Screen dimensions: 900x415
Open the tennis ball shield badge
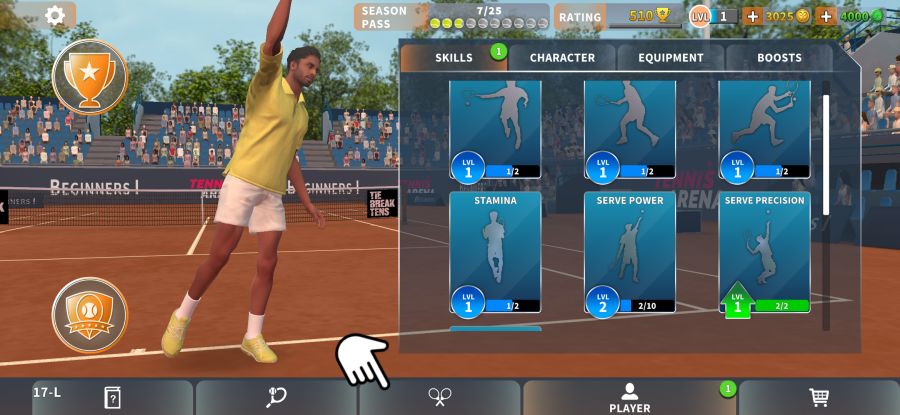90,314
